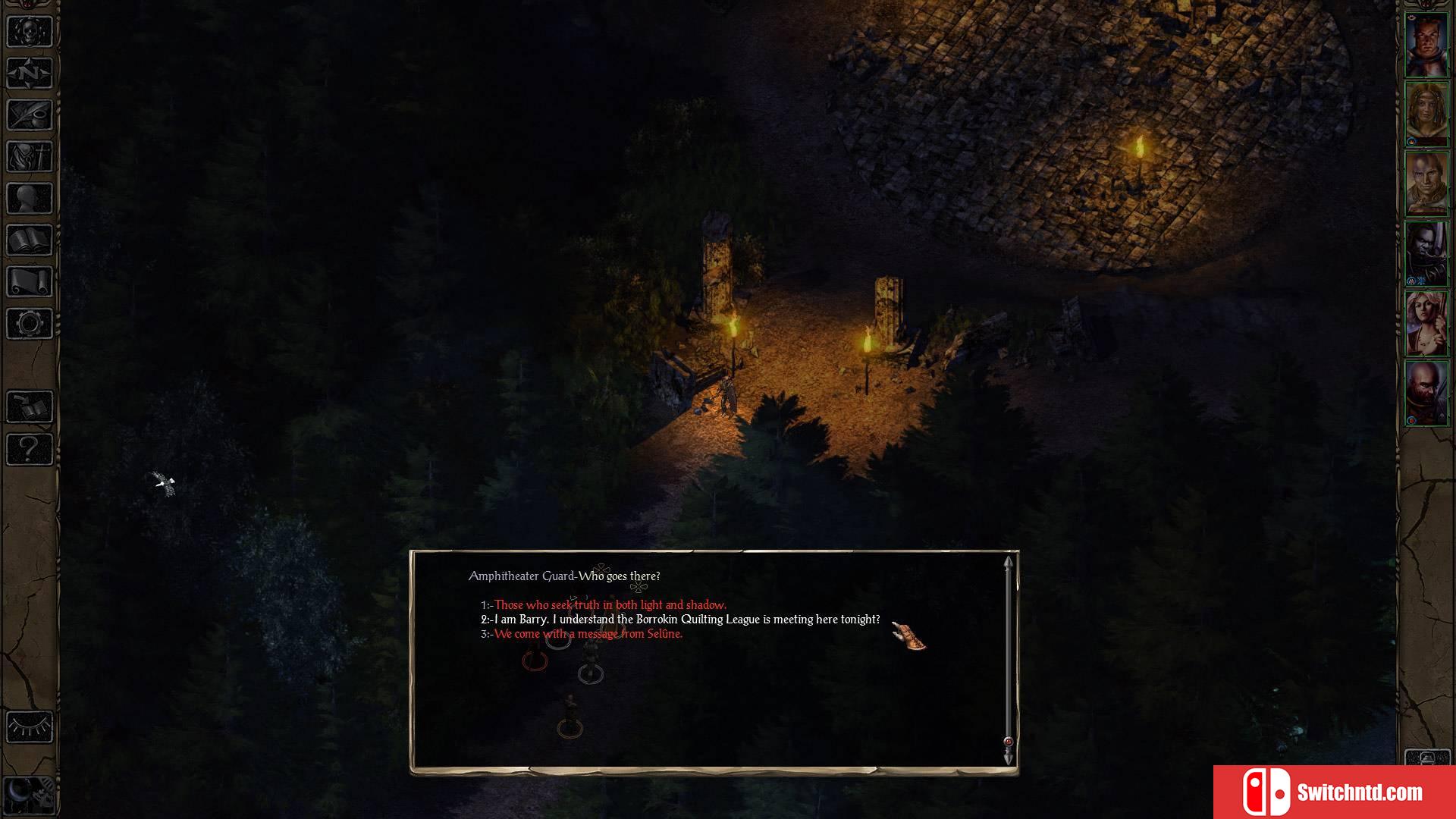Click the scroll icon in the sidebar
The height and width of the screenshot is (819, 1456).
30,282
